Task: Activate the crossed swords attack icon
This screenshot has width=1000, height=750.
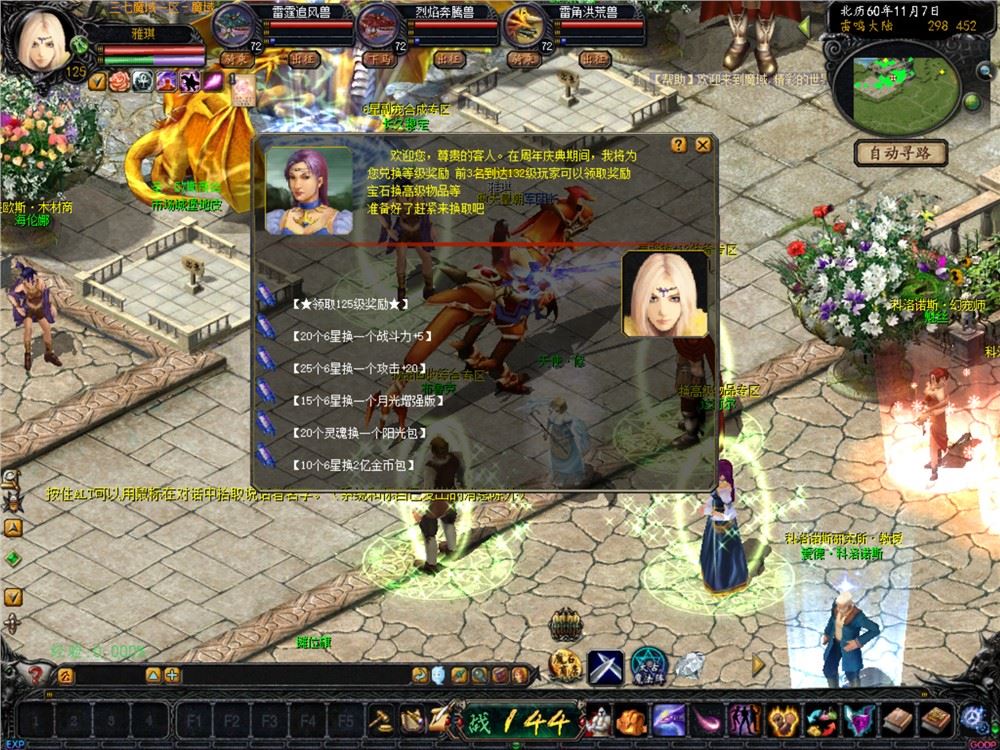Action: click(605, 665)
